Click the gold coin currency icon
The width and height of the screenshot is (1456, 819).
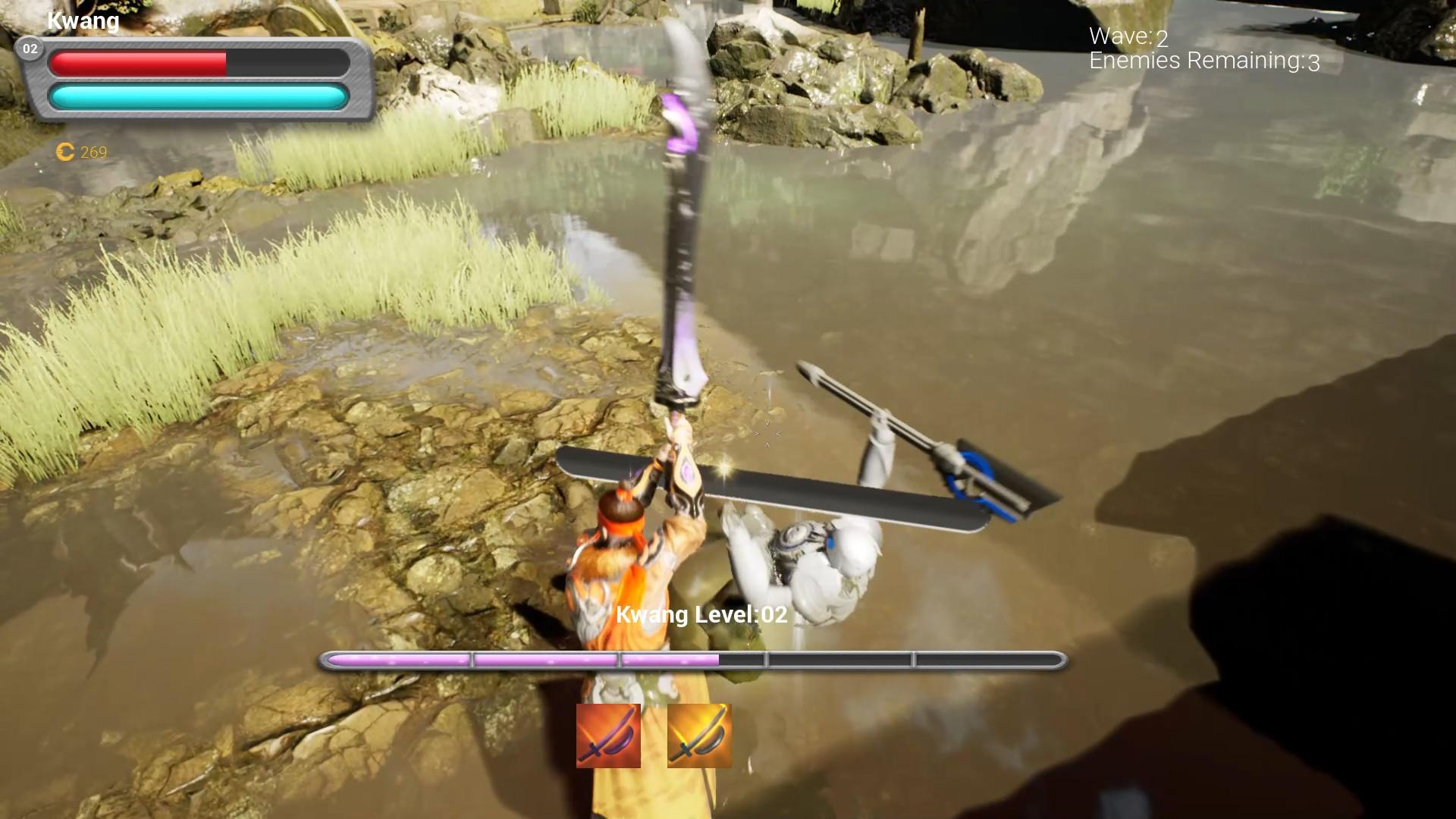(64, 152)
